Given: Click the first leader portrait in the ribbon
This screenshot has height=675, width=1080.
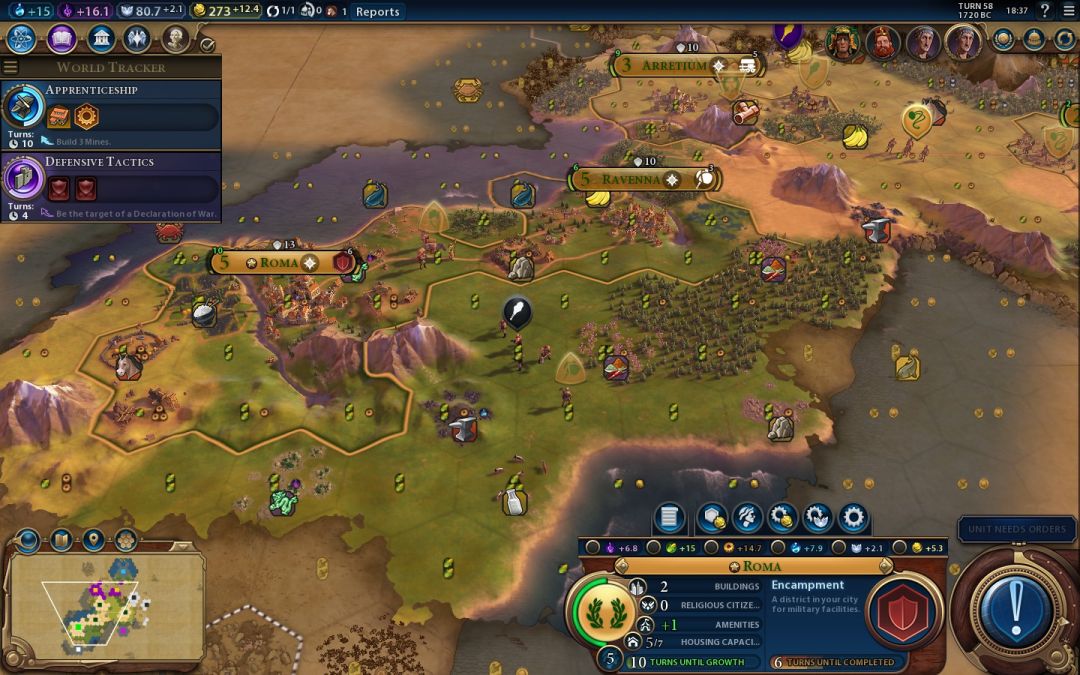Looking at the screenshot, I should [x=843, y=42].
